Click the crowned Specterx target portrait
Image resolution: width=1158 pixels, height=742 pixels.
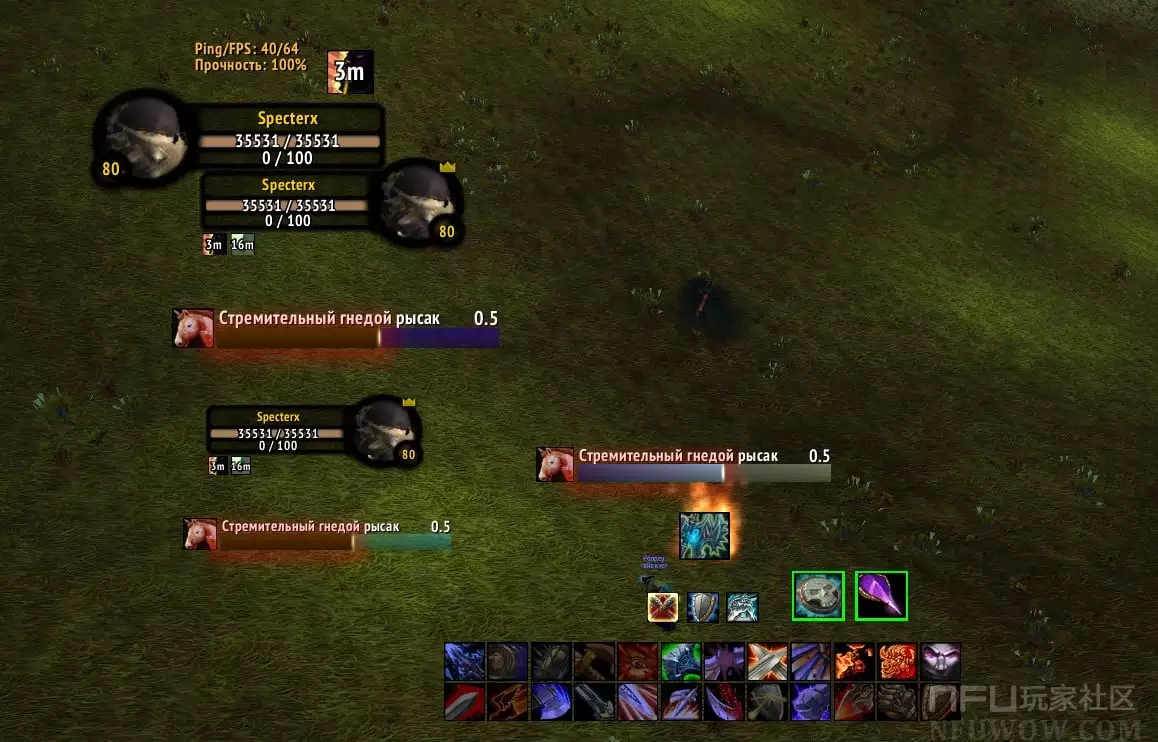coord(419,202)
